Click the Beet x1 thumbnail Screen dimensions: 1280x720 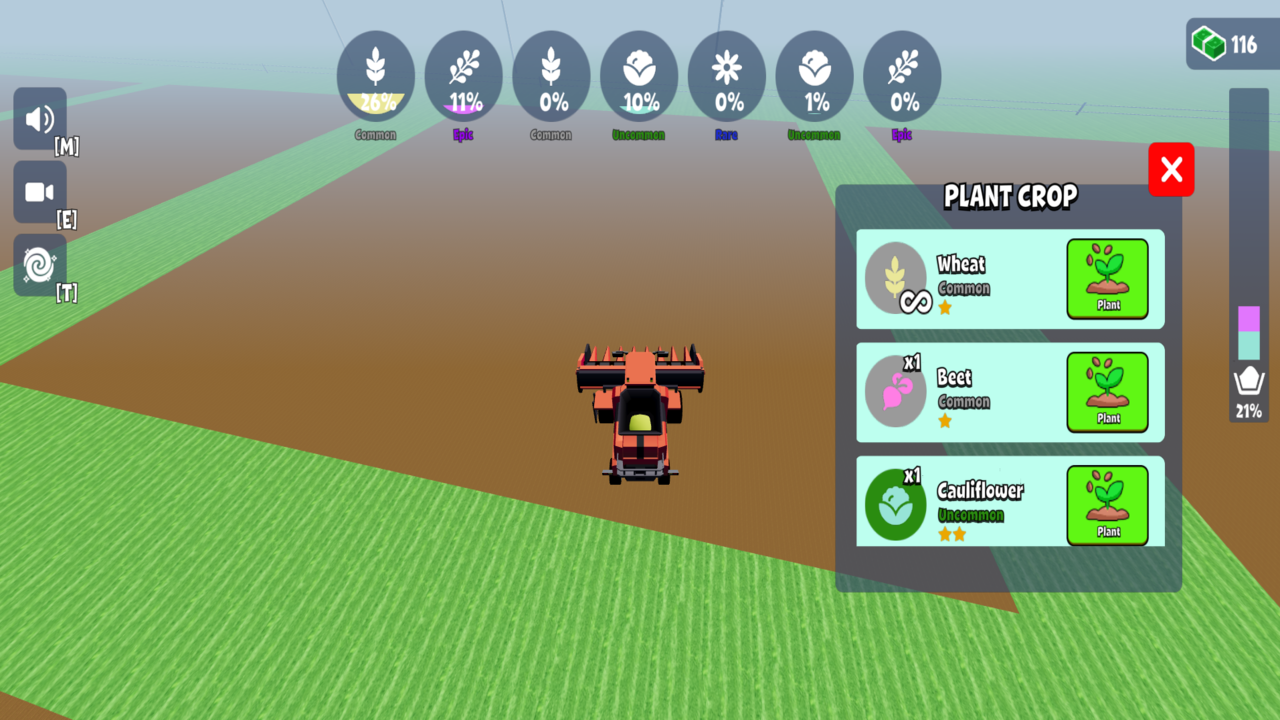click(x=896, y=391)
